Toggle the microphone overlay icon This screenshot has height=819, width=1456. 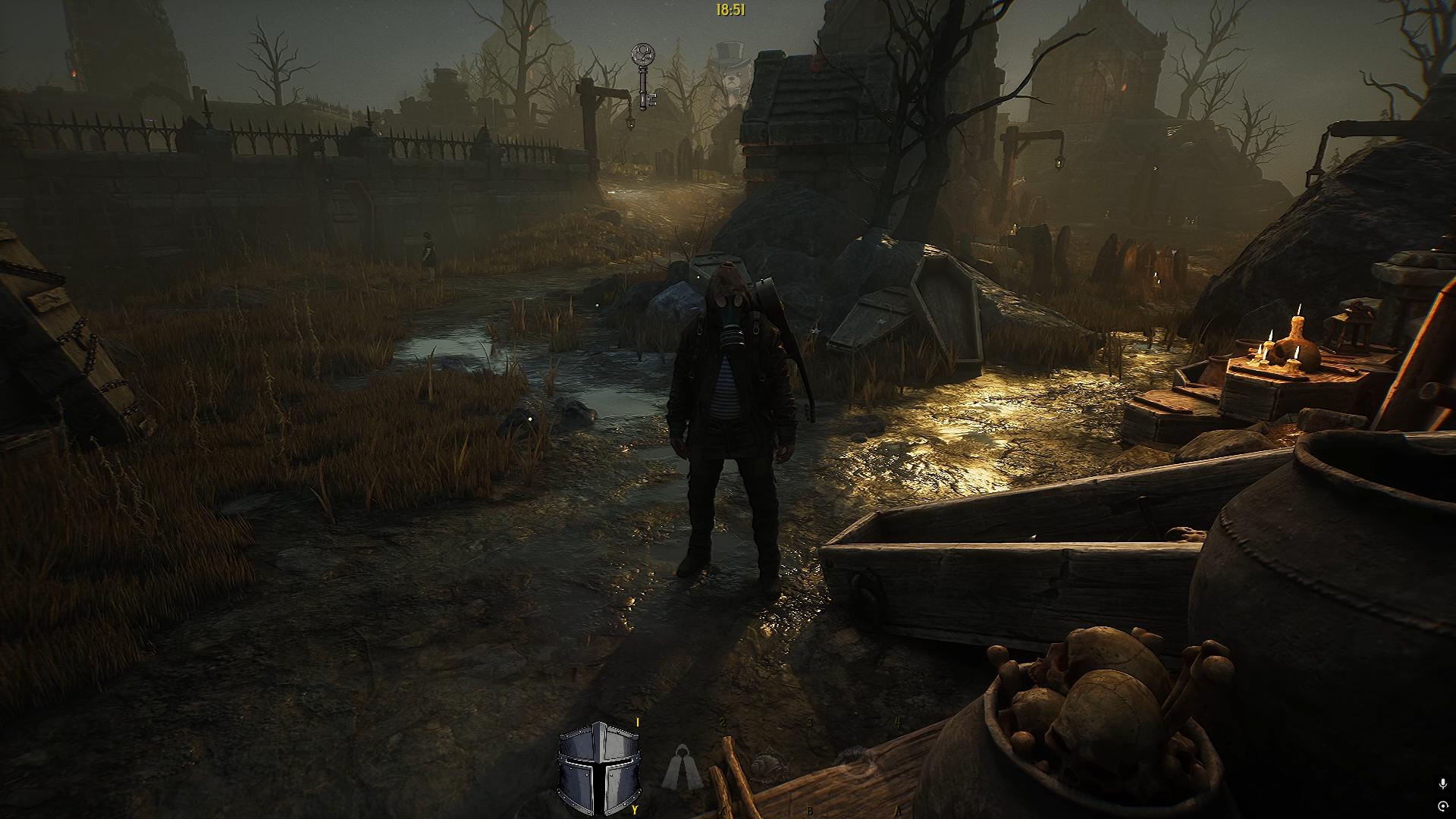(x=1442, y=784)
